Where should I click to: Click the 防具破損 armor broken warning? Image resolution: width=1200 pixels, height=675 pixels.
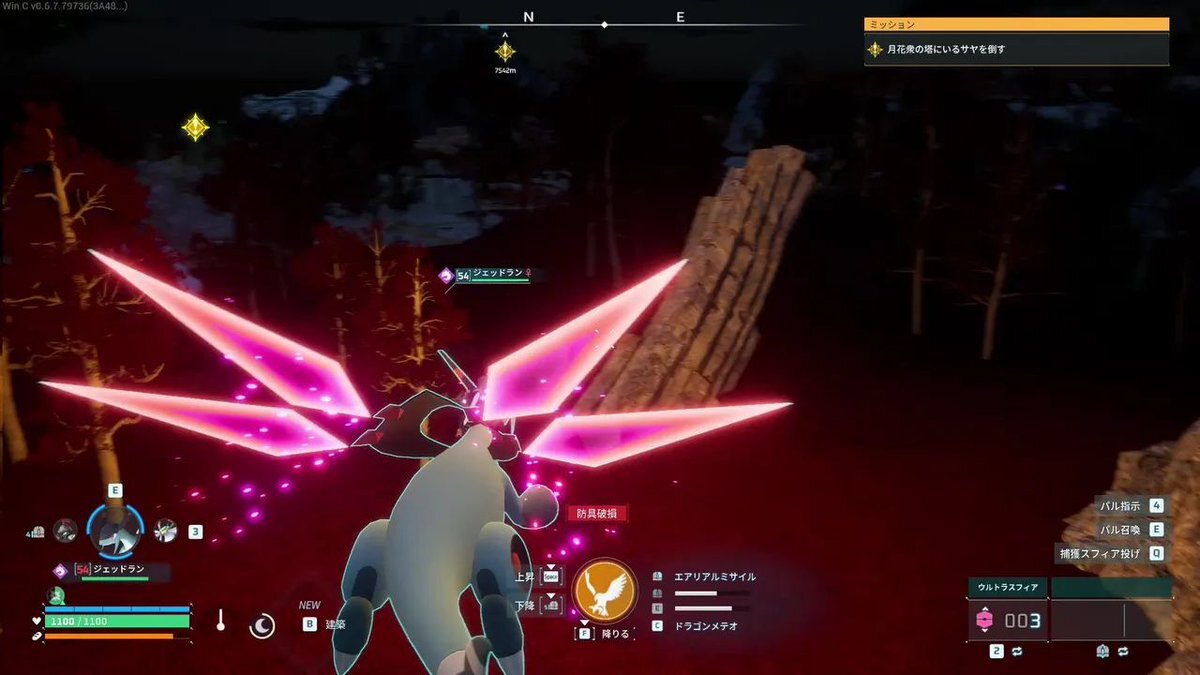point(597,513)
